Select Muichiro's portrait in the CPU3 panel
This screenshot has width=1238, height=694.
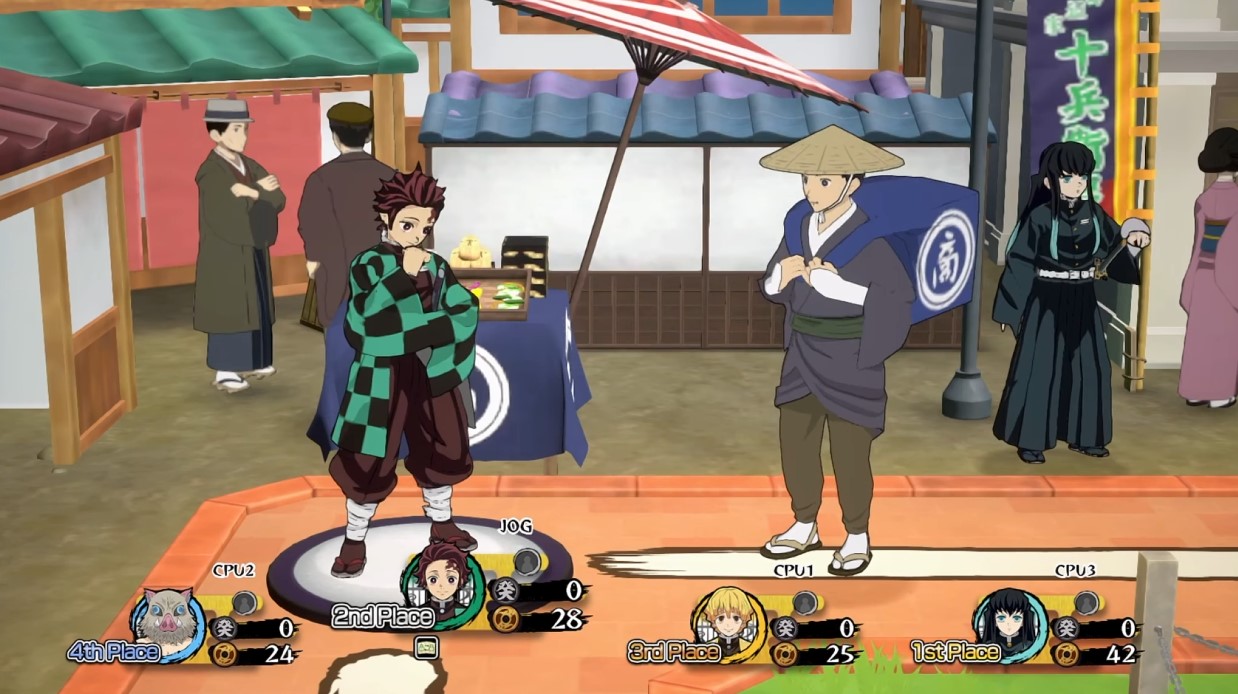(x=1010, y=622)
